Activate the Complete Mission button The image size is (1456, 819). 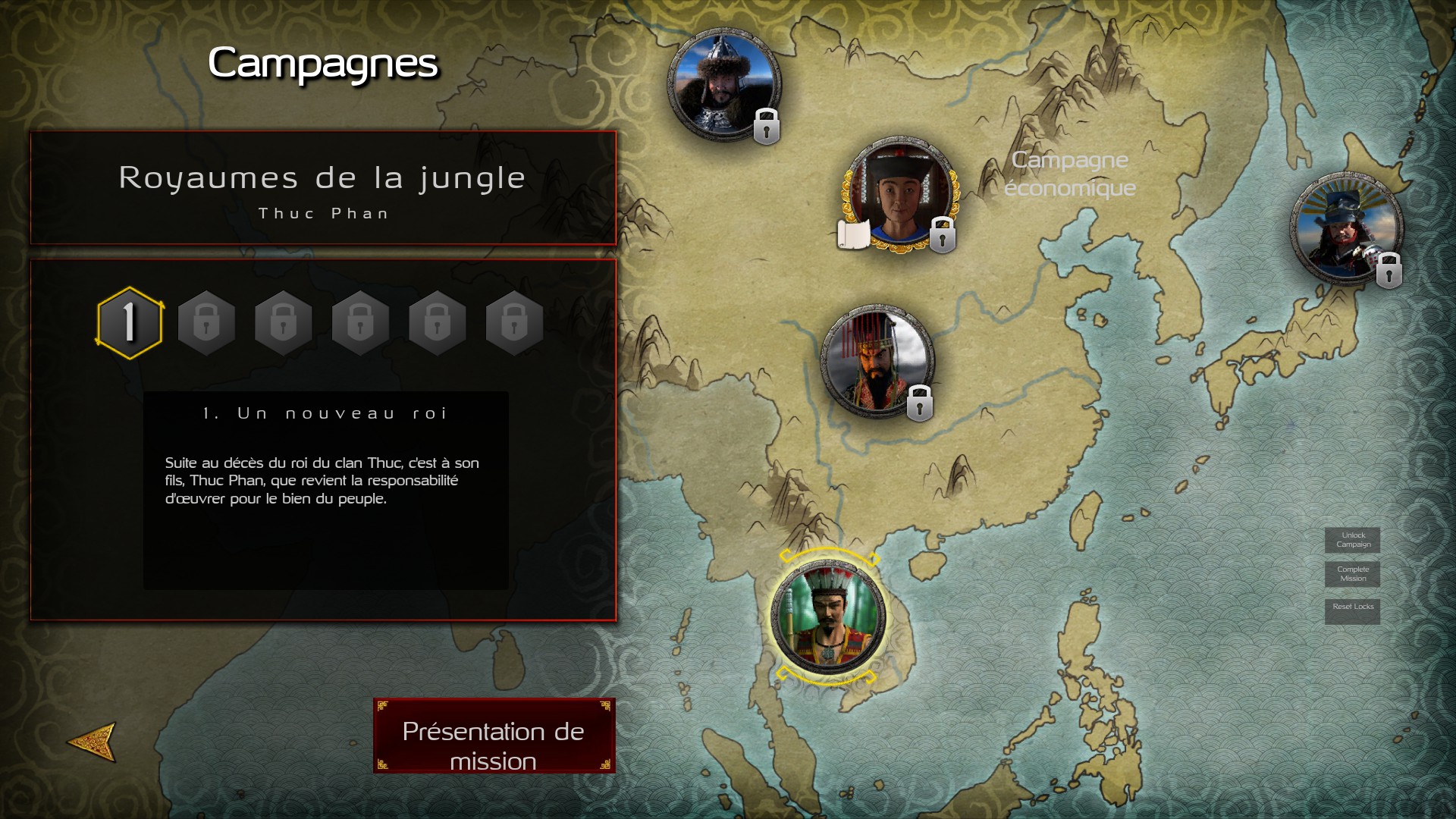click(1353, 574)
